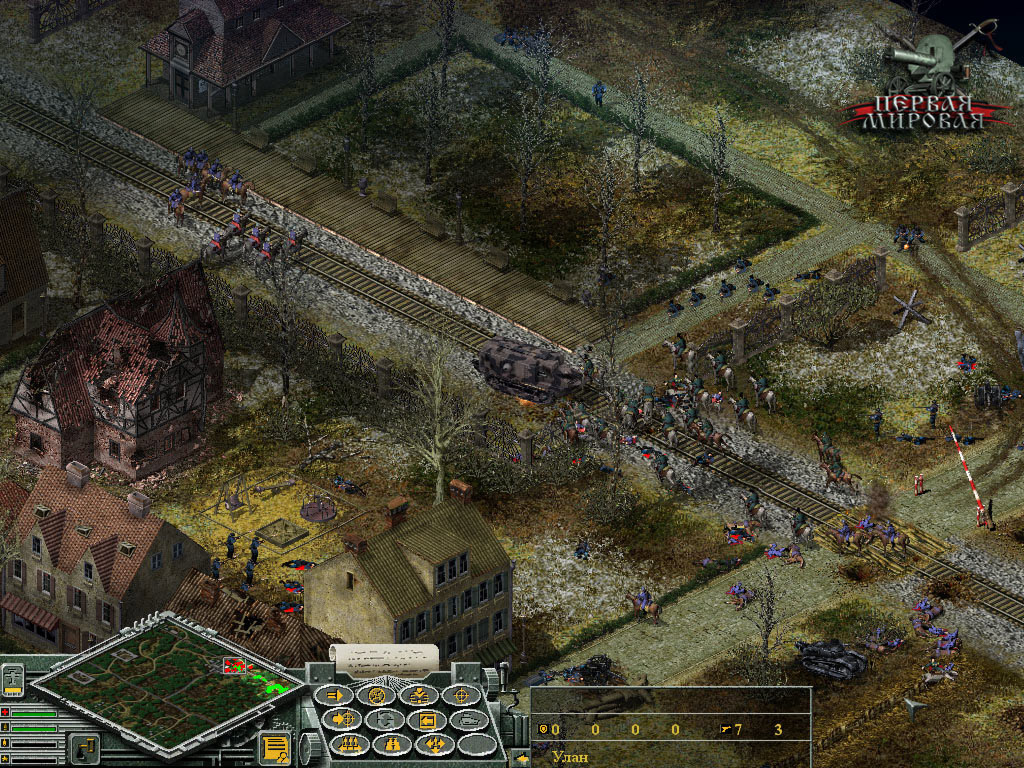Click the hammer icon button beside minimap
Viewport: 1024px width, 768px height.
pos(85,746)
